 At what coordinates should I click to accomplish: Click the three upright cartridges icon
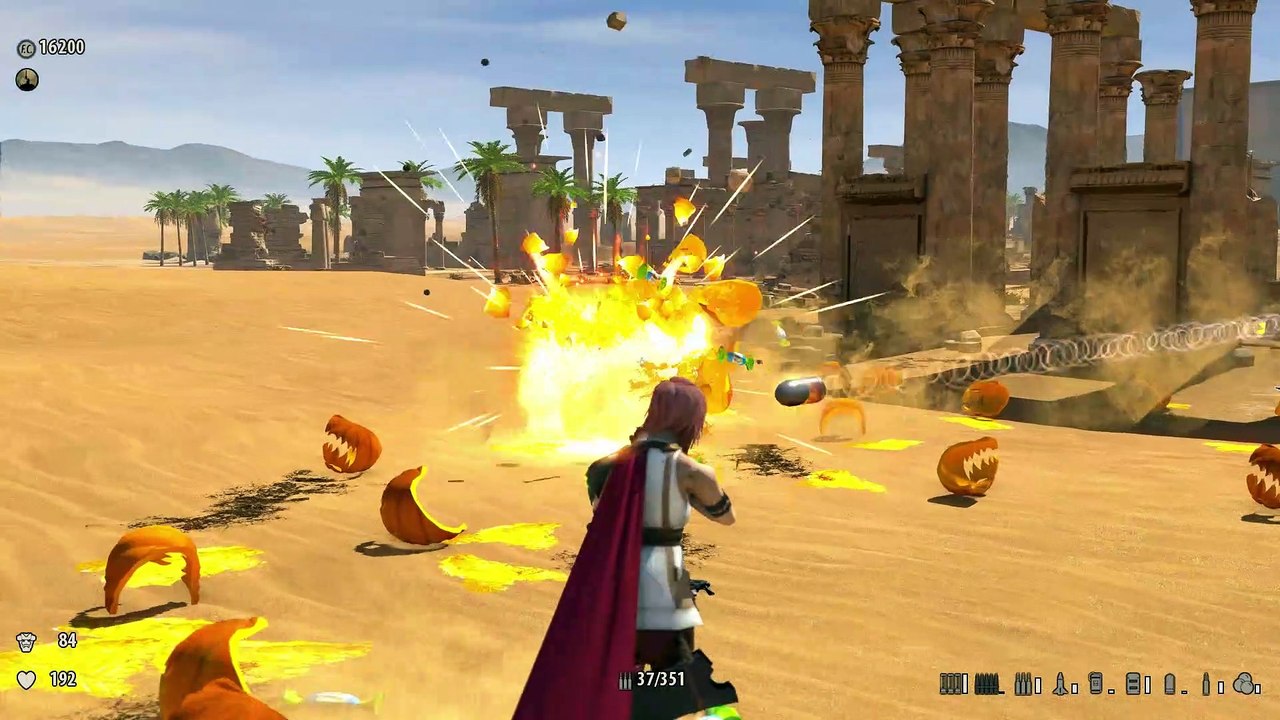[x=1025, y=683]
